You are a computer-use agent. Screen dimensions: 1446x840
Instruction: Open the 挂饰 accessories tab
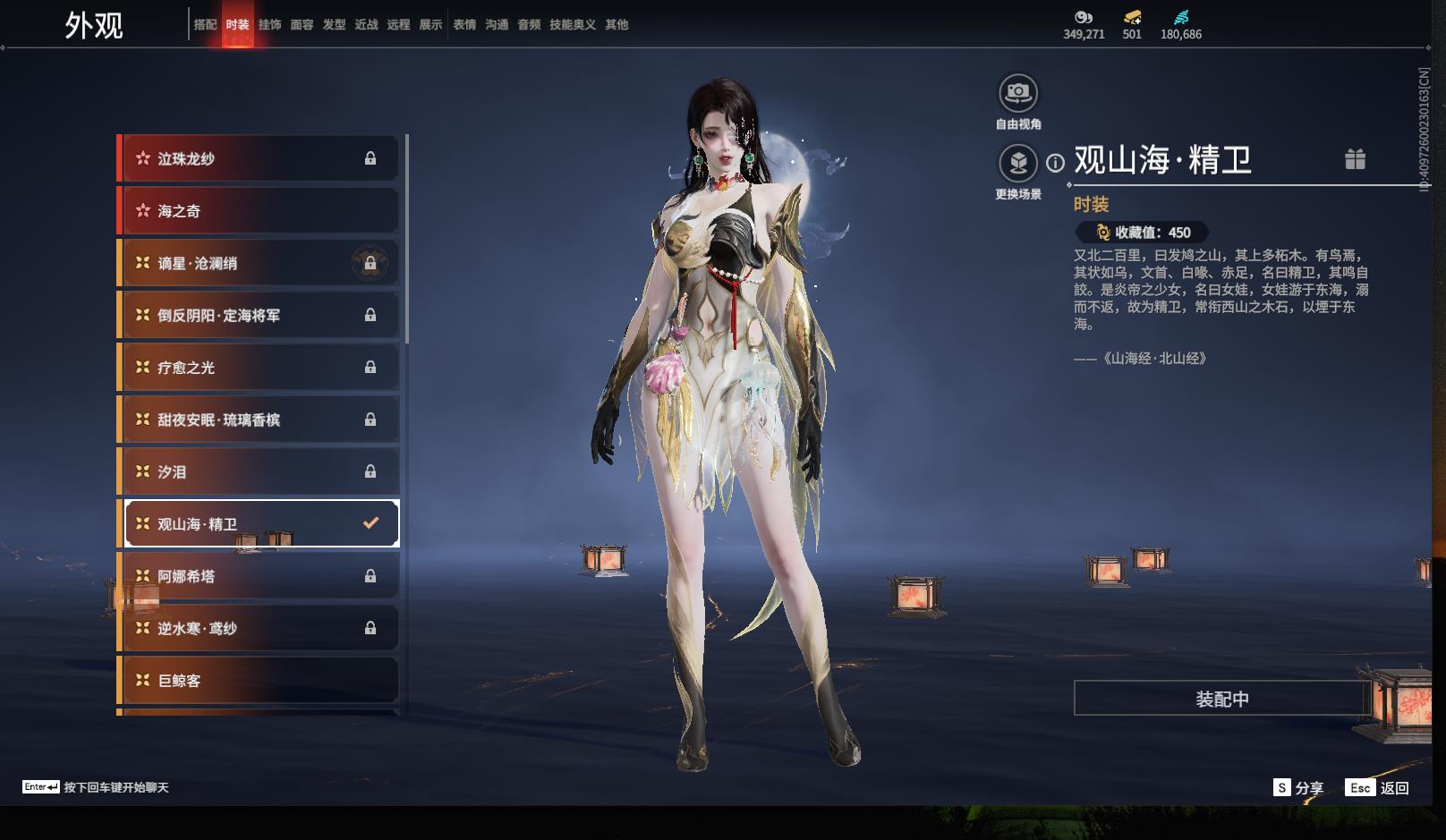pos(269,25)
